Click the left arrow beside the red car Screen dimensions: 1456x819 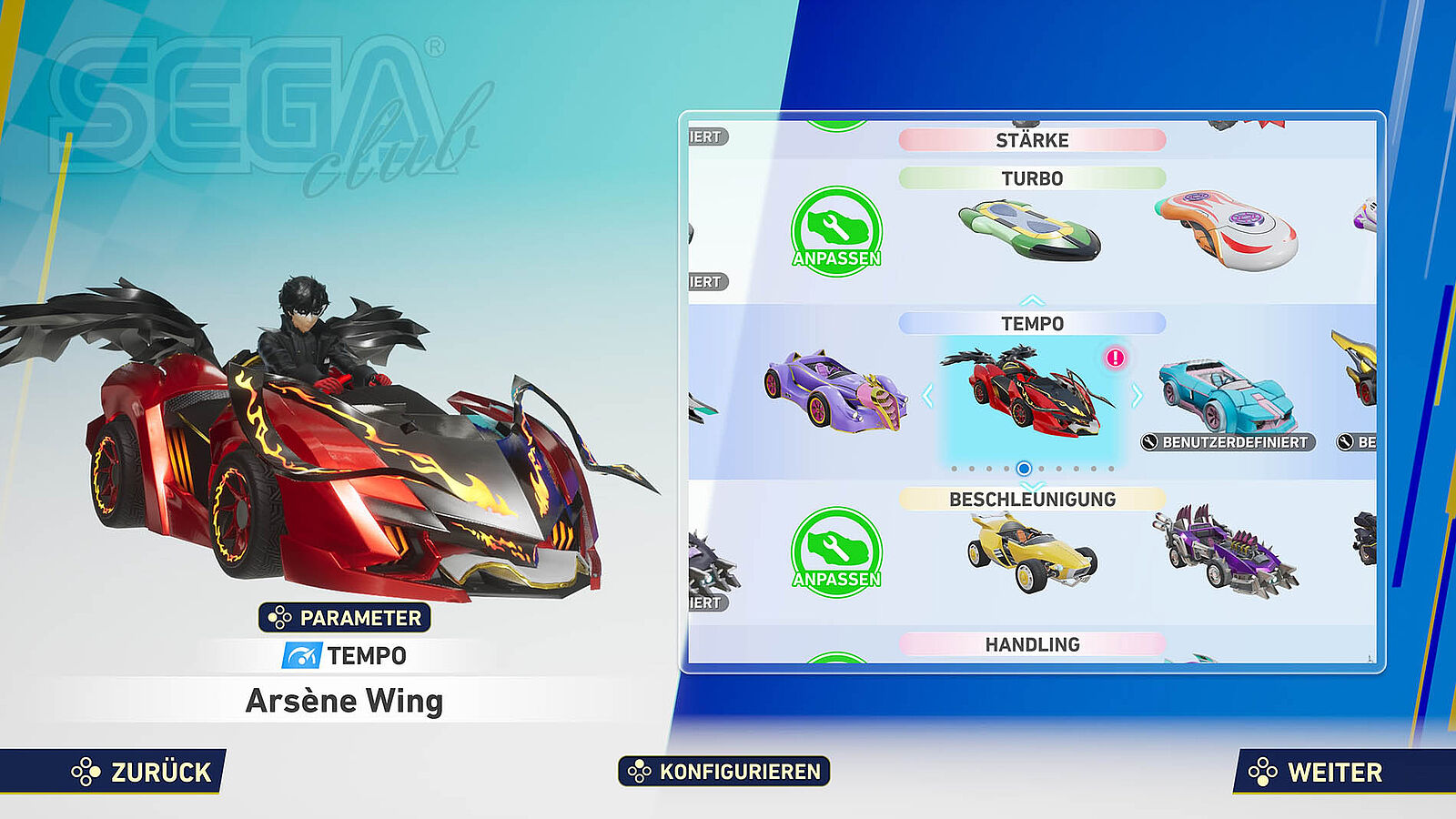pyautogui.click(x=927, y=396)
